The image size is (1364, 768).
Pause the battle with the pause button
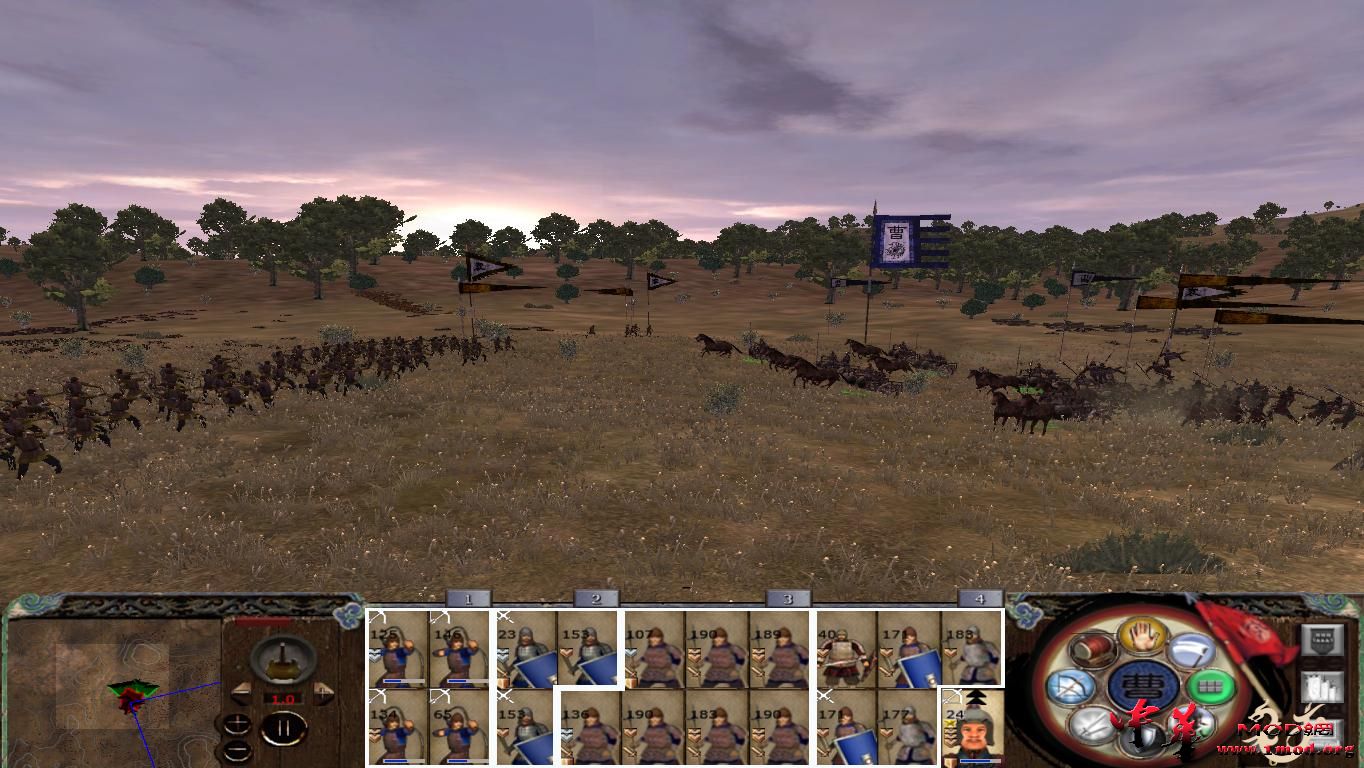coord(285,726)
